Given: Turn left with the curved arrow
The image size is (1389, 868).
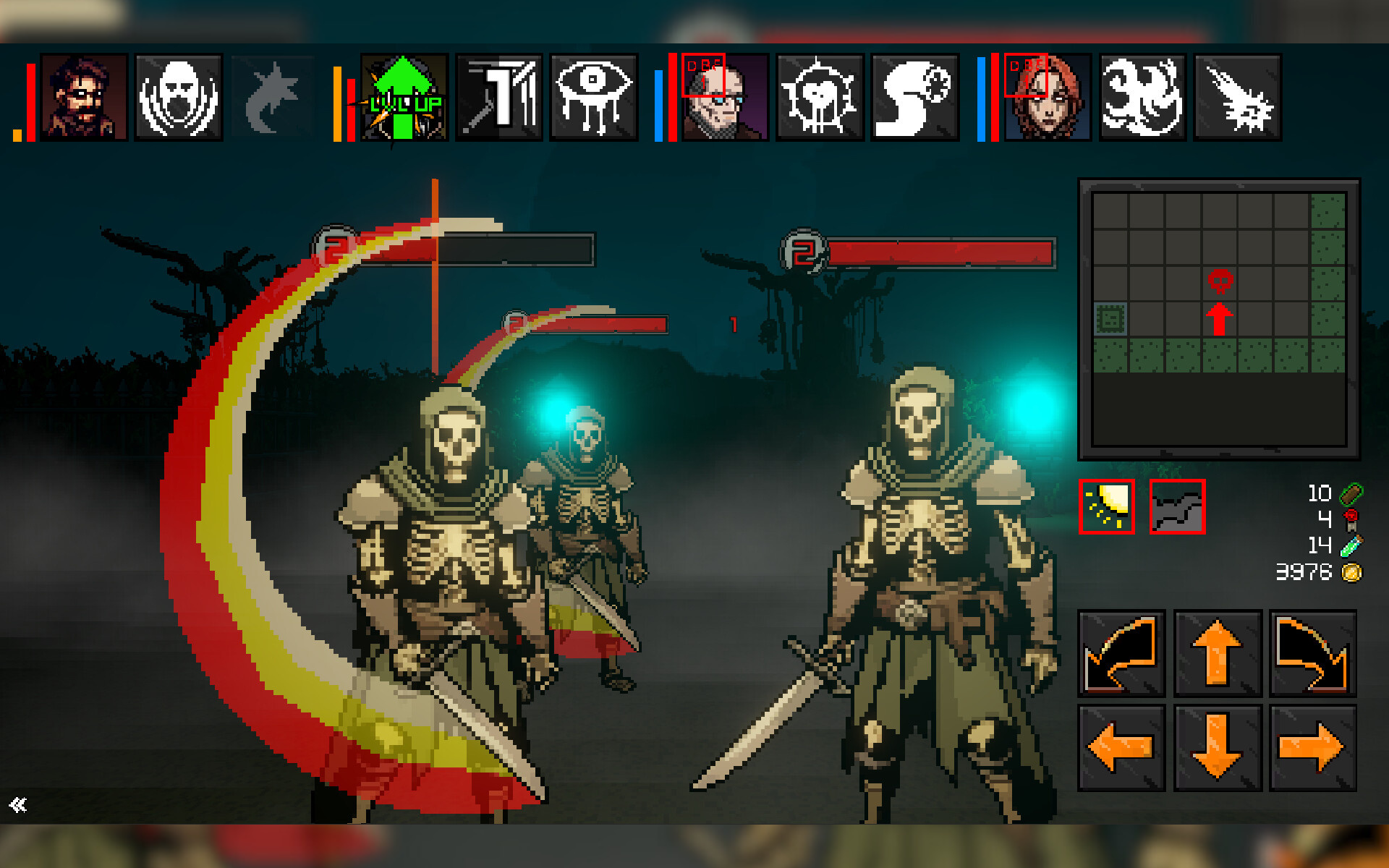Looking at the screenshot, I should pos(1121,653).
